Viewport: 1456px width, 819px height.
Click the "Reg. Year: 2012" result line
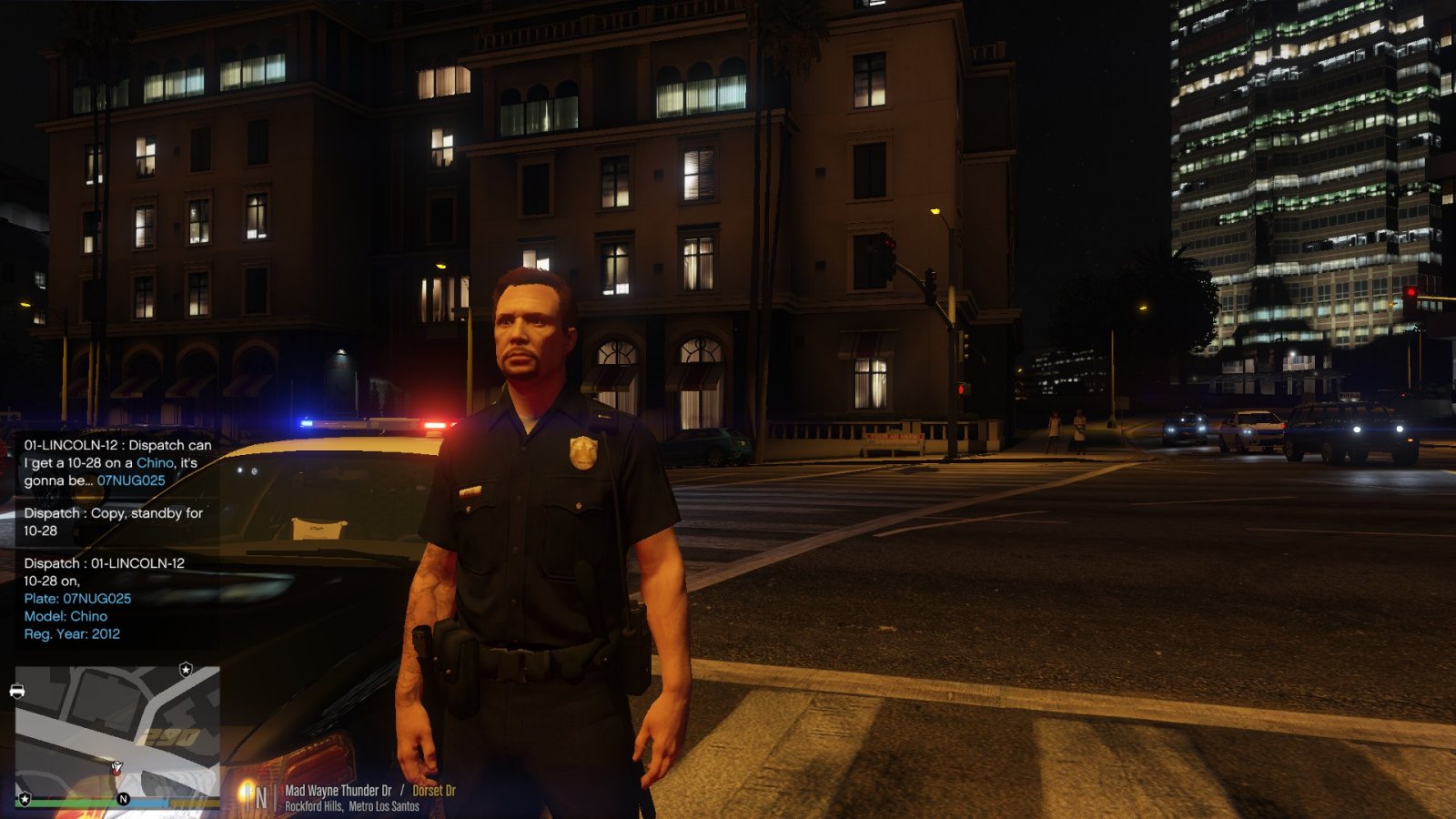[x=72, y=633]
